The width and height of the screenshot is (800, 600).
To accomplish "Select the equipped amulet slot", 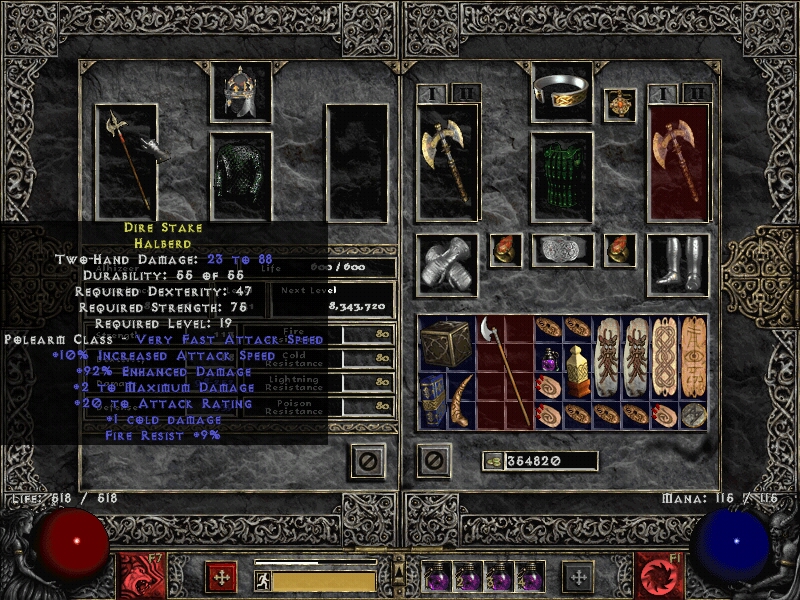I will [620, 105].
